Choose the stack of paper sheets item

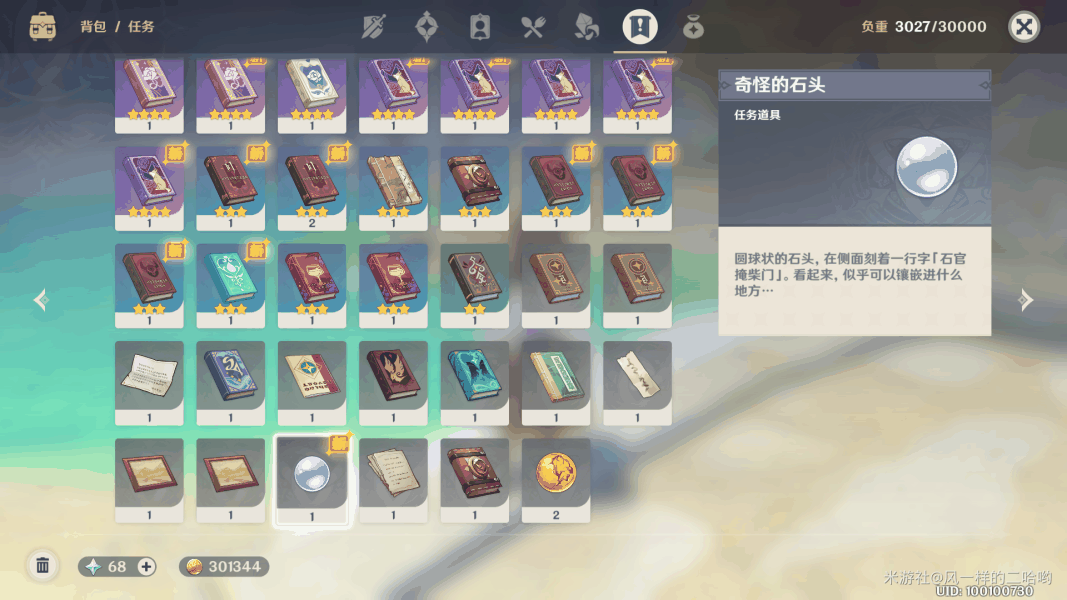[x=393, y=474]
